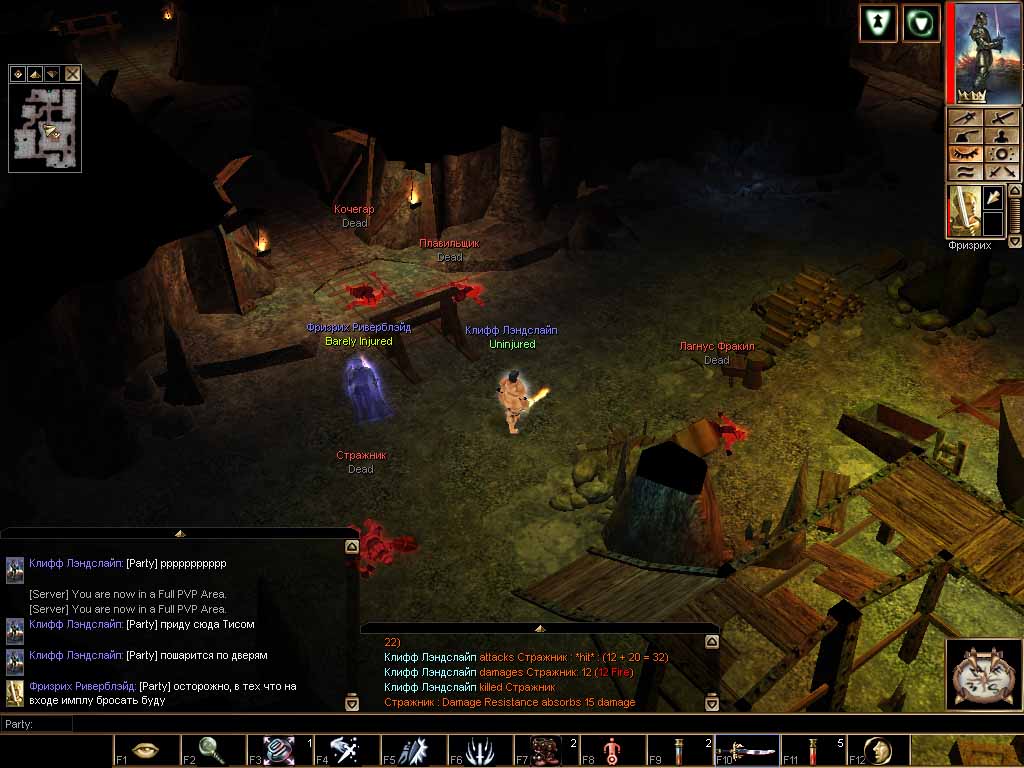1024x768 pixels.
Task: Select the Фризрих party member portrait
Action: 961,210
